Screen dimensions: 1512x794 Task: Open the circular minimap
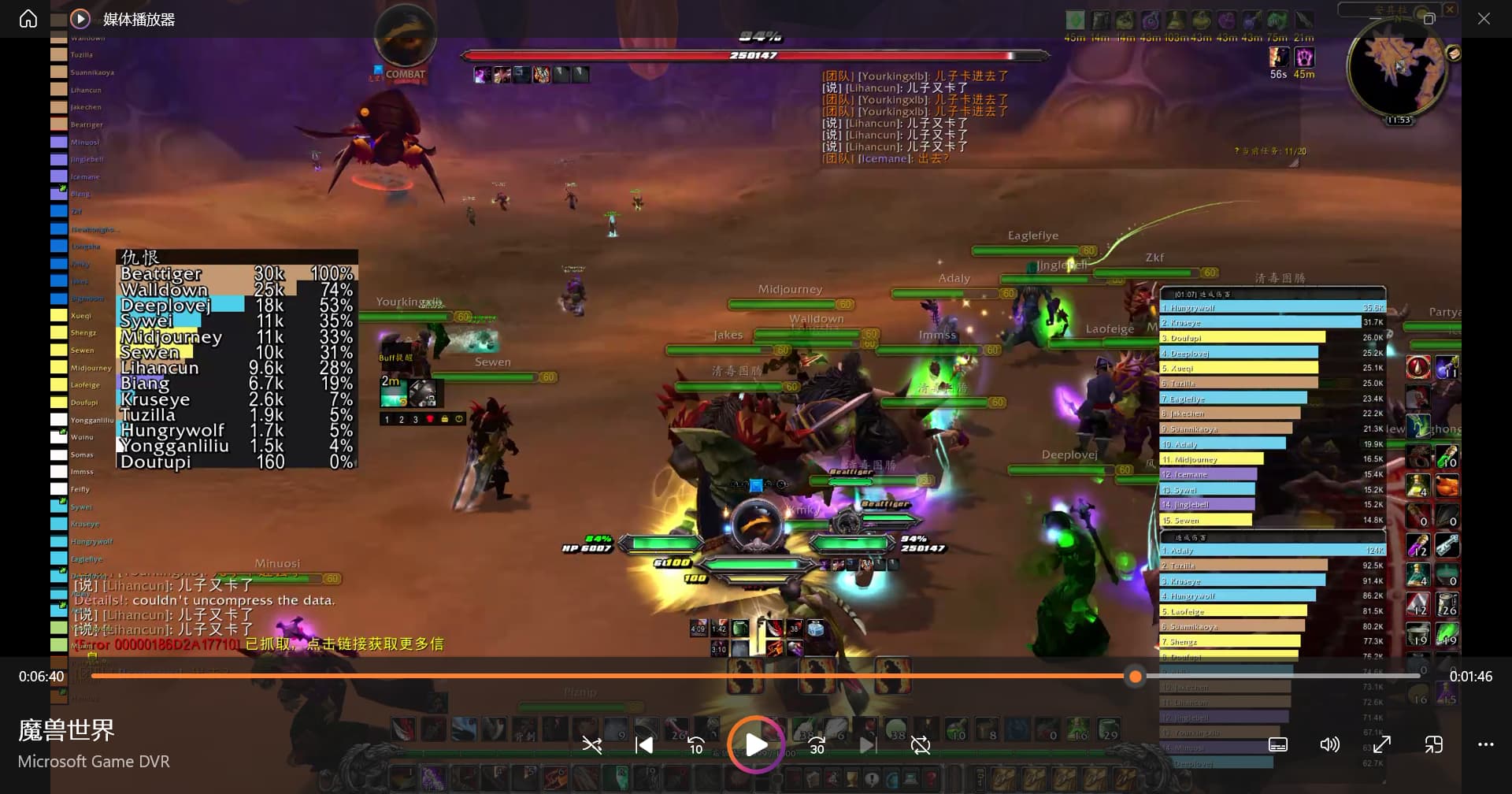click(1396, 69)
